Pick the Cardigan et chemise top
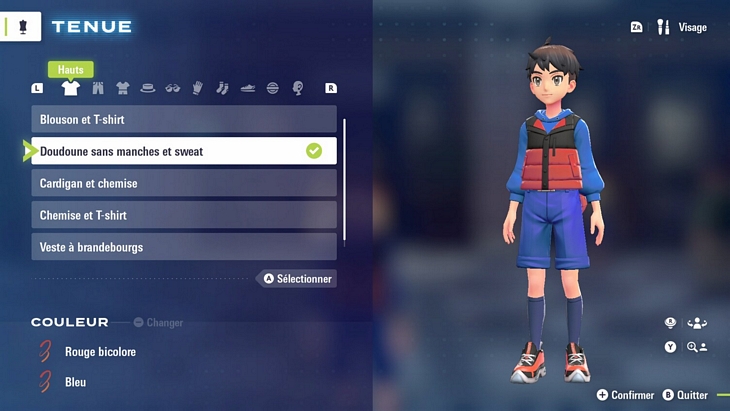 (184, 184)
